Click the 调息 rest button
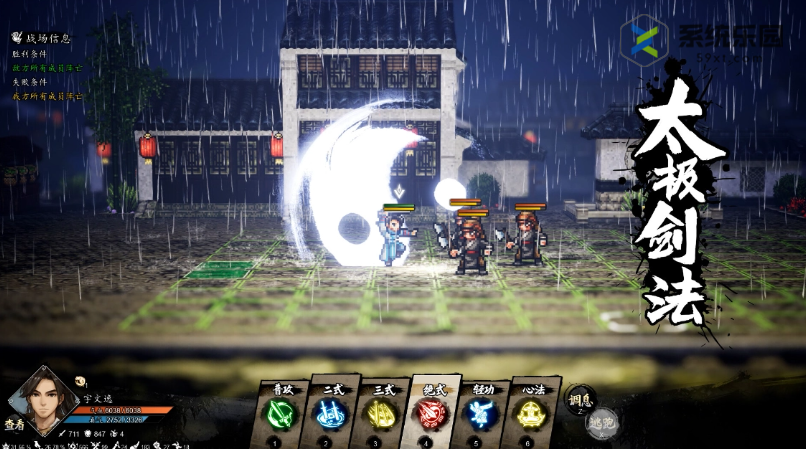The width and height of the screenshot is (806, 449). coord(580,399)
